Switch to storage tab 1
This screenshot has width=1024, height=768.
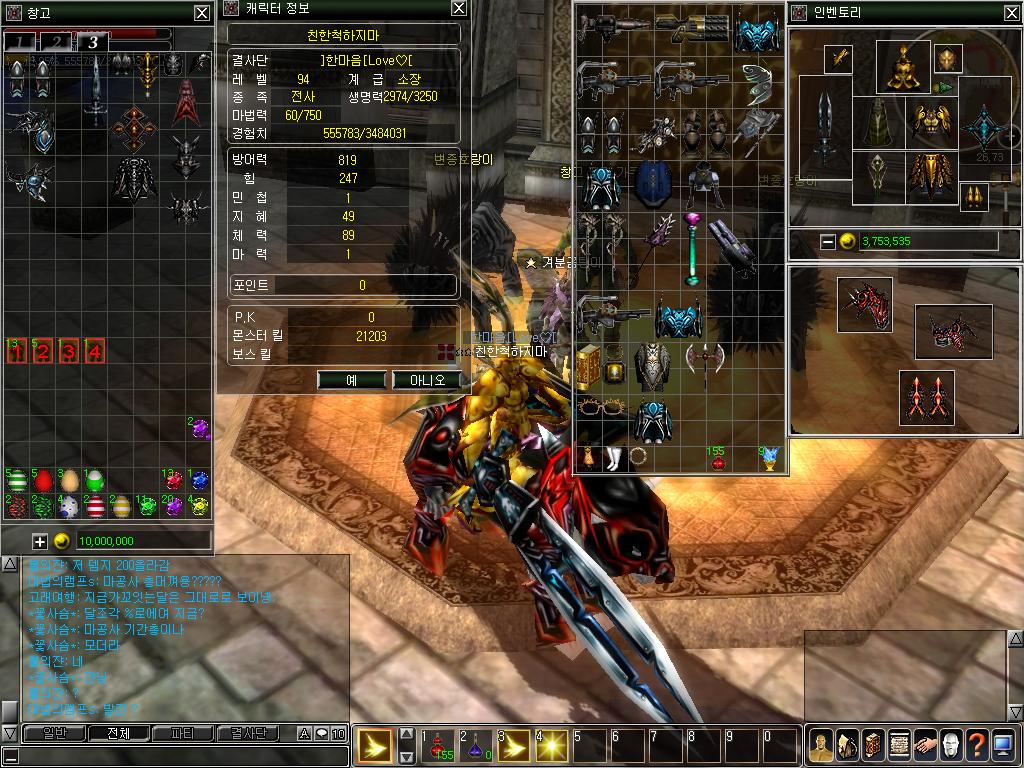[21, 41]
